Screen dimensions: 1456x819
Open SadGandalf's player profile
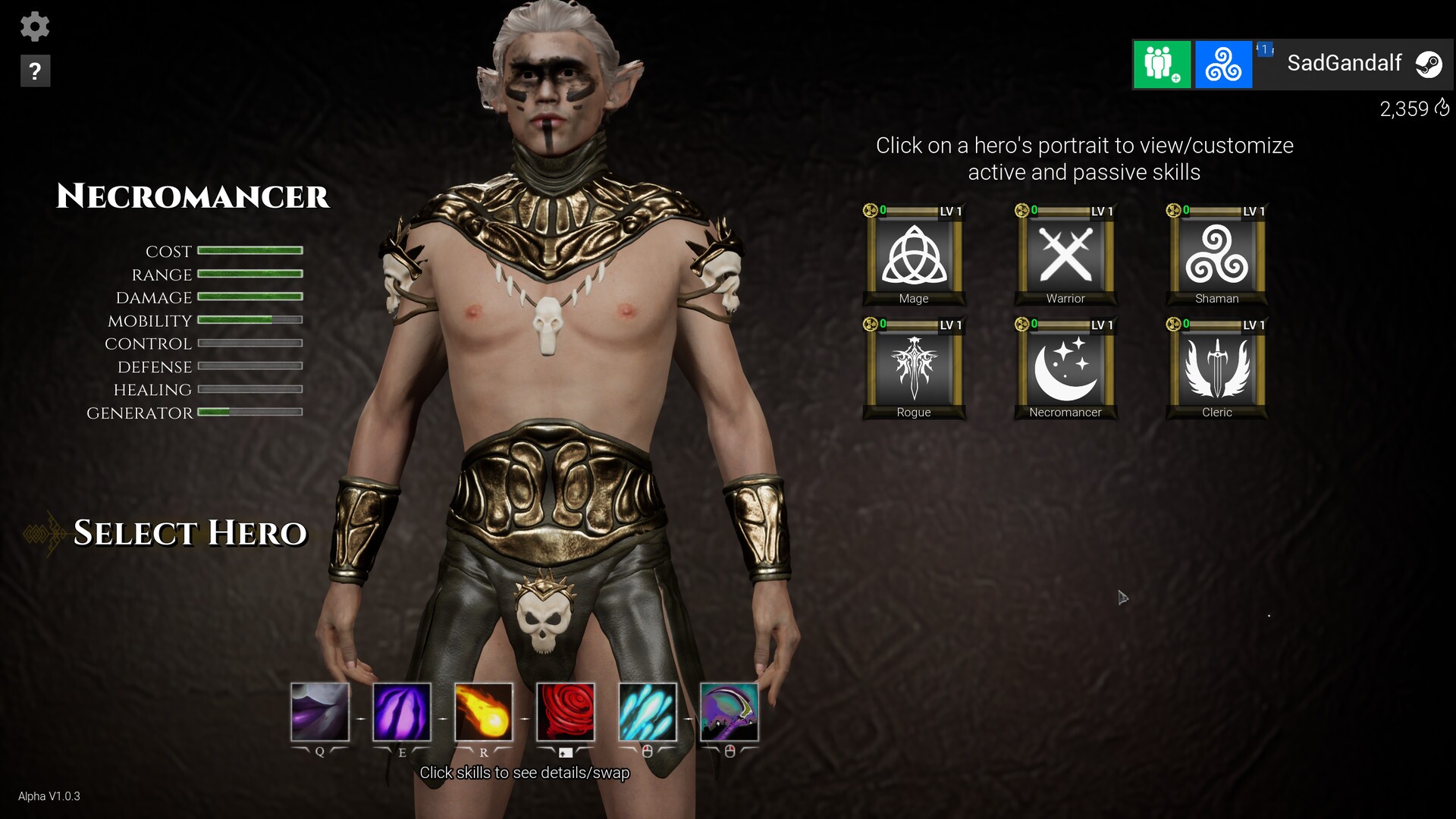pyautogui.click(x=1344, y=64)
